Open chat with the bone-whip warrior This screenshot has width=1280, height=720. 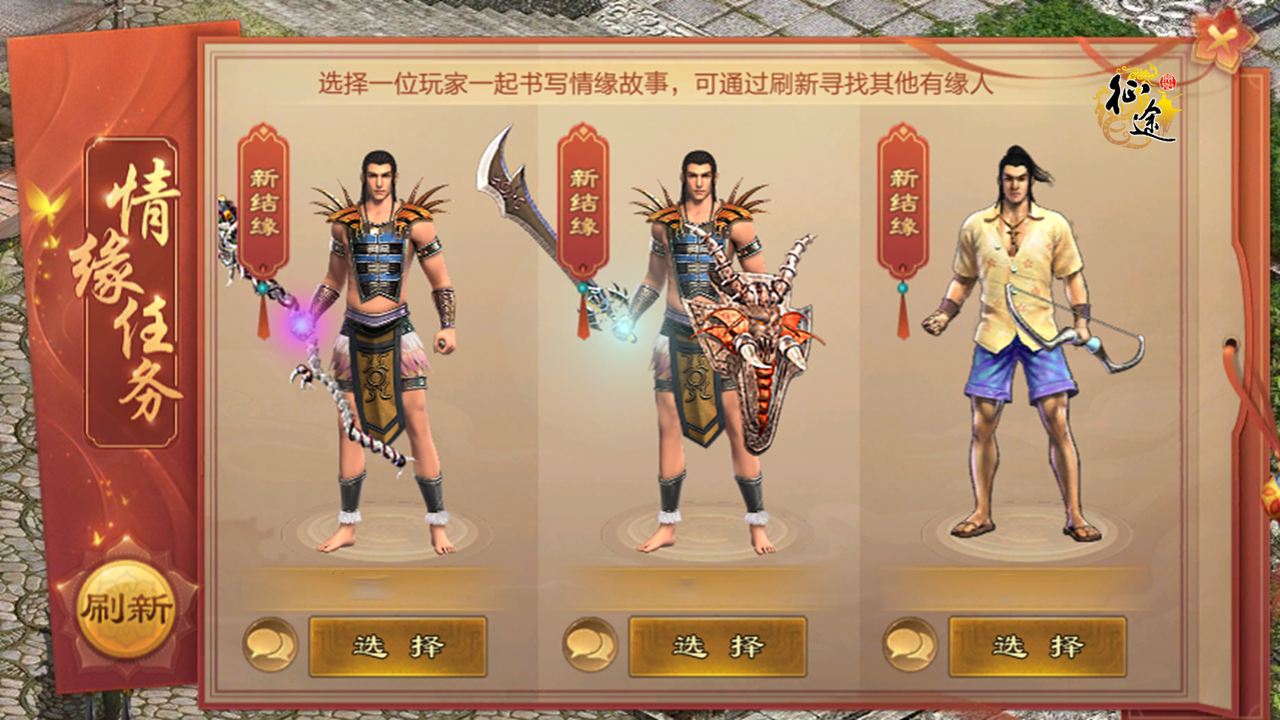click(x=270, y=645)
